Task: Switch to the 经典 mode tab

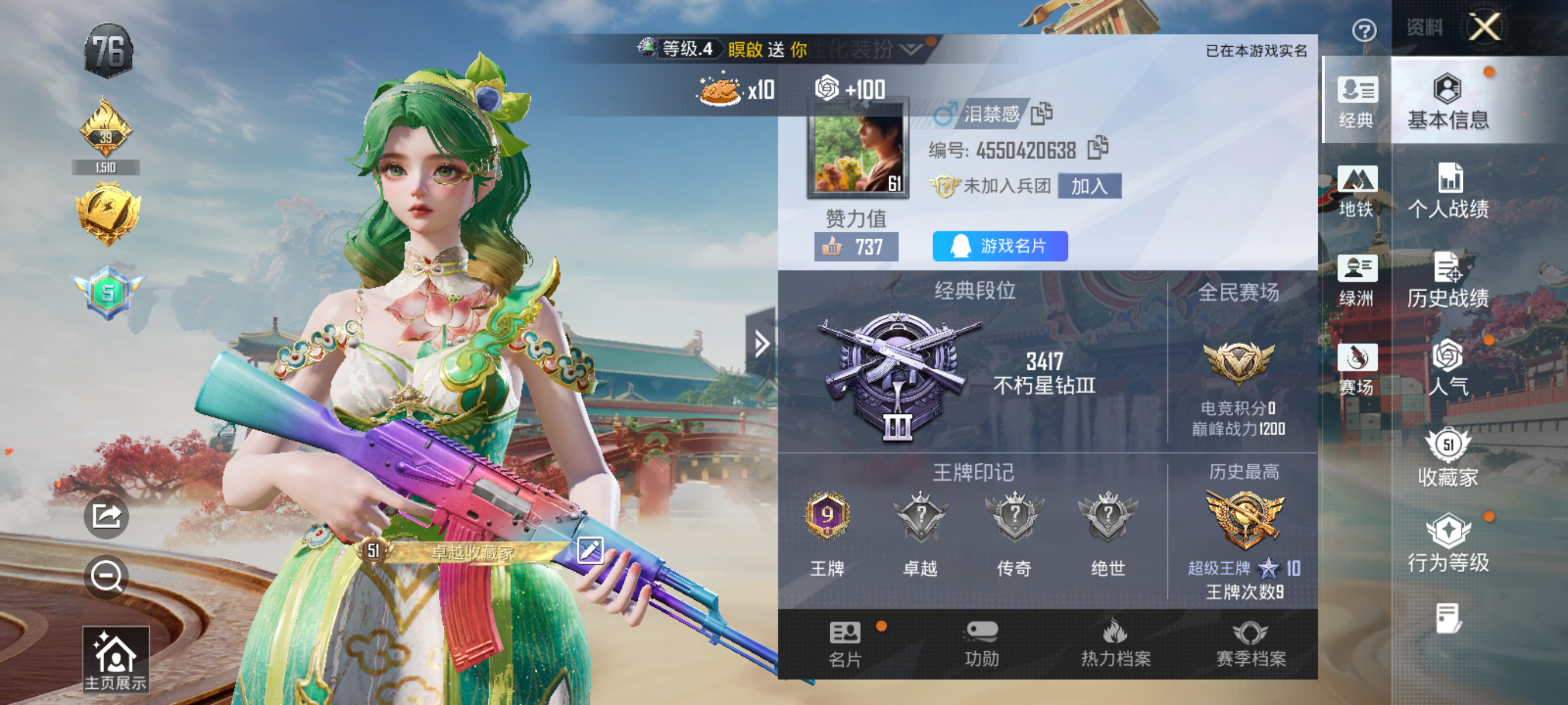Action: tap(1357, 102)
